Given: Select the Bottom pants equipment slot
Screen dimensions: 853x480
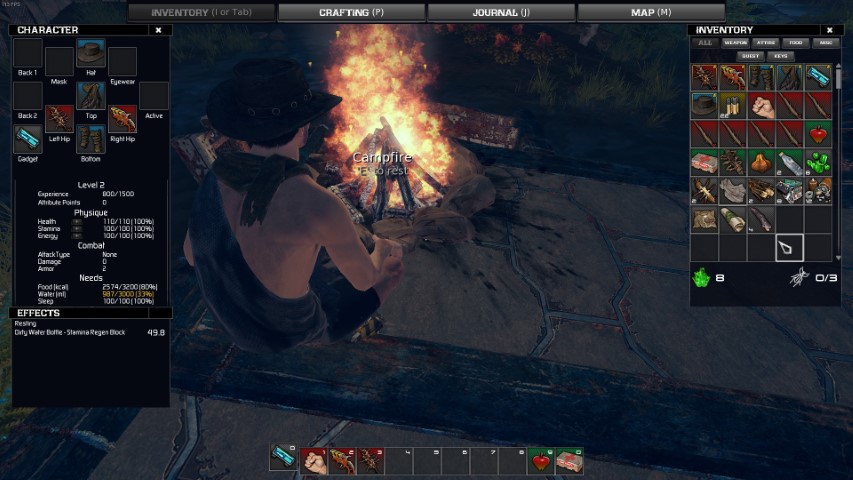Looking at the screenshot, I should point(90,138).
